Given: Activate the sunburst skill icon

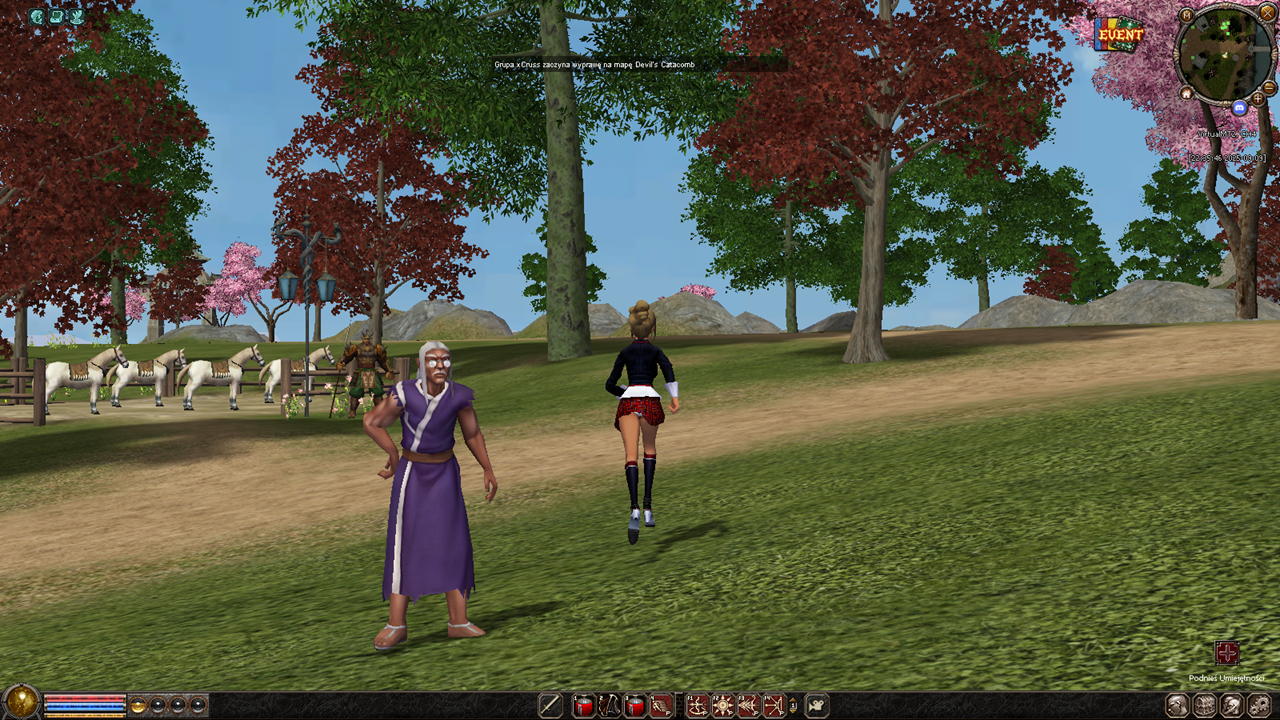Looking at the screenshot, I should point(722,706).
